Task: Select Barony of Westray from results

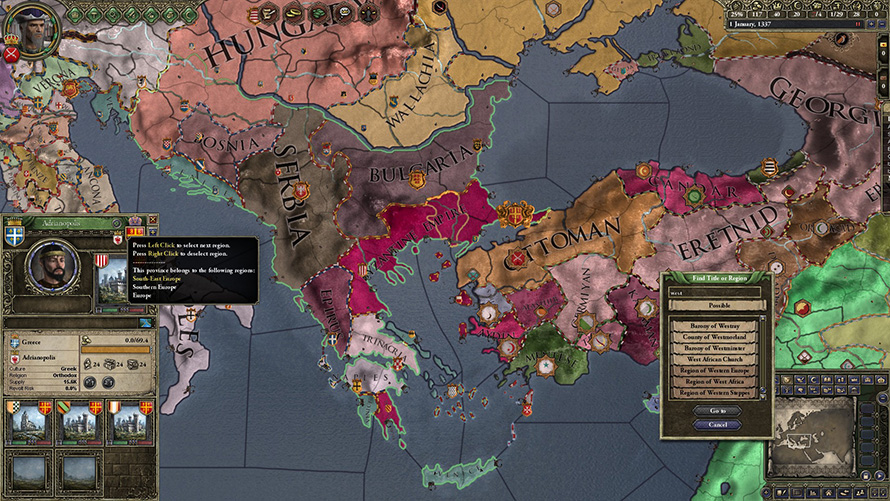Action: point(715,327)
